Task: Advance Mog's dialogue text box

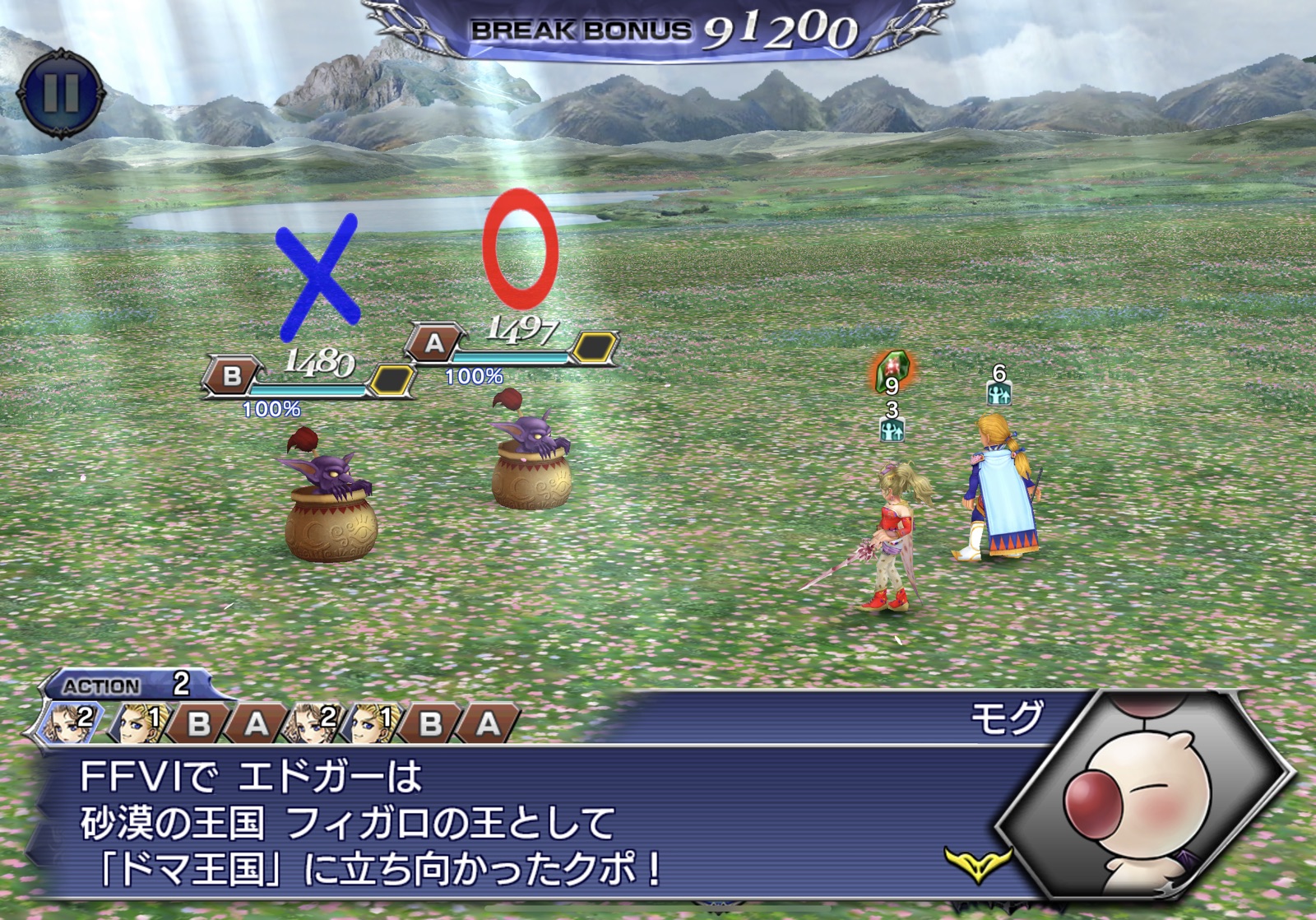Action: click(526, 823)
